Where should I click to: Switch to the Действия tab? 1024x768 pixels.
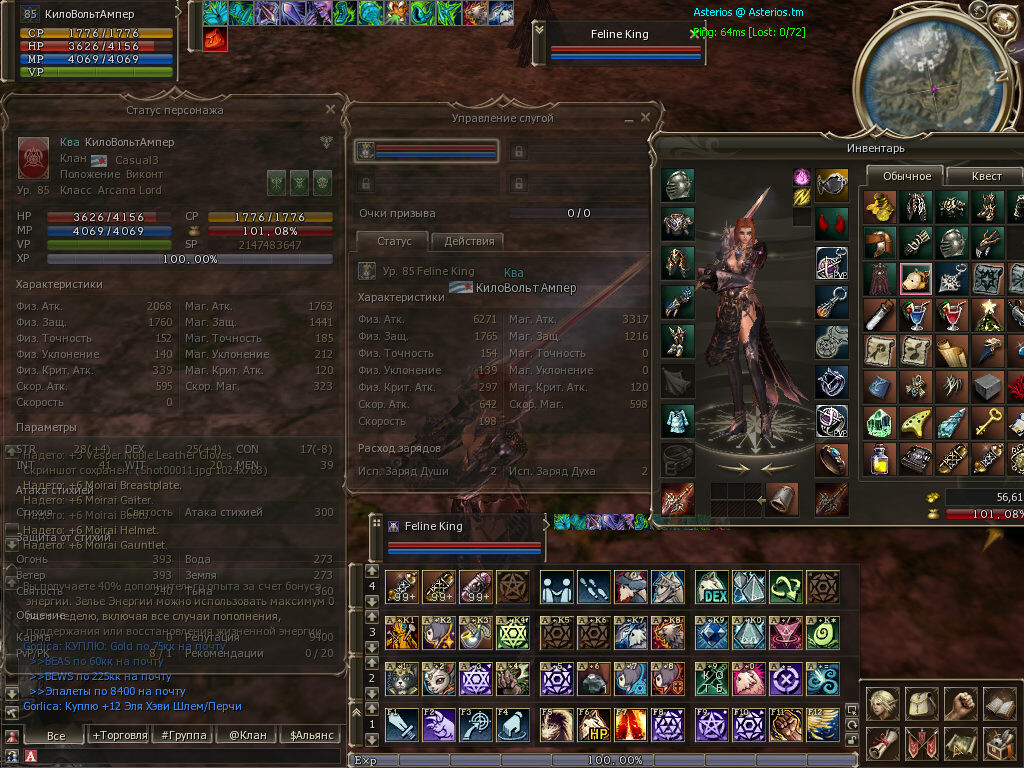pos(467,241)
